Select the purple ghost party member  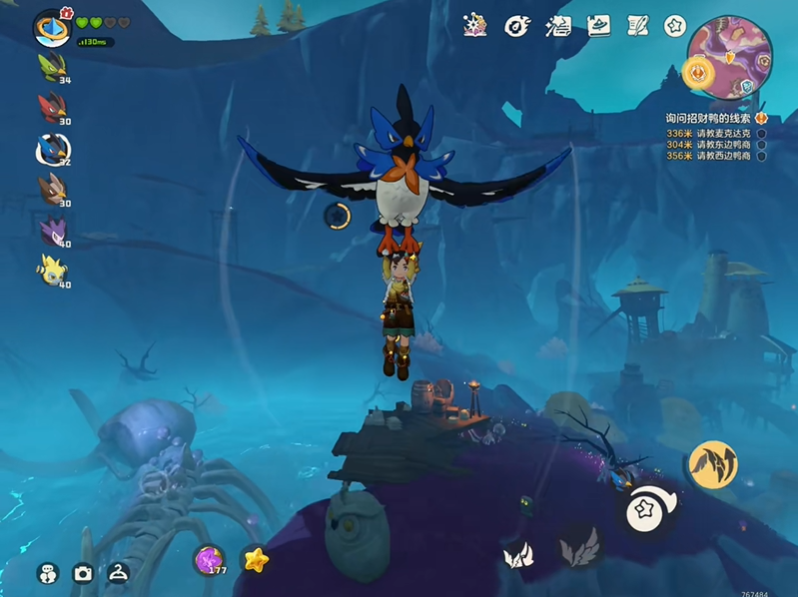click(x=51, y=231)
